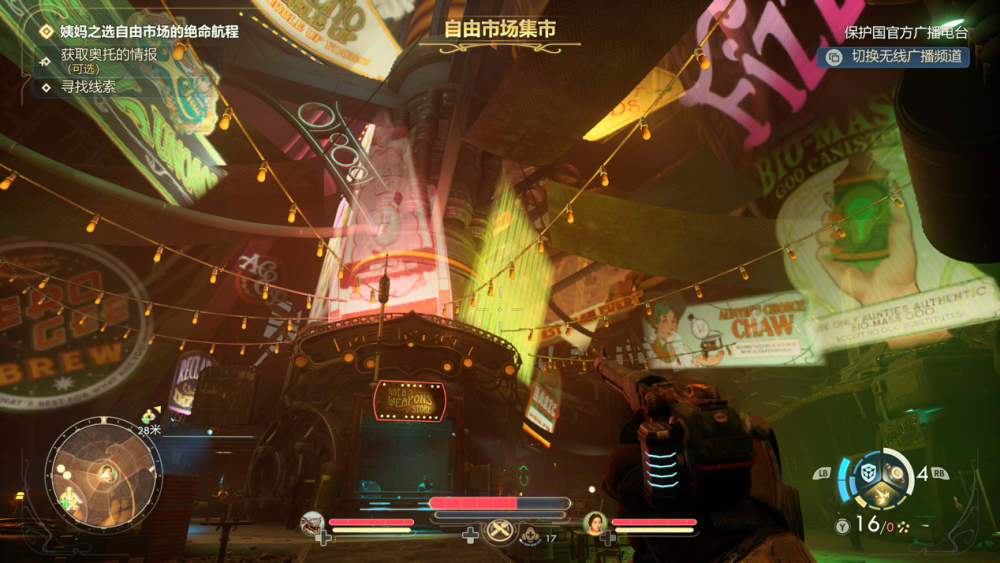Screen dimensions: 1000x563
Task: Select the right female companion portrait
Action: coord(595,521)
